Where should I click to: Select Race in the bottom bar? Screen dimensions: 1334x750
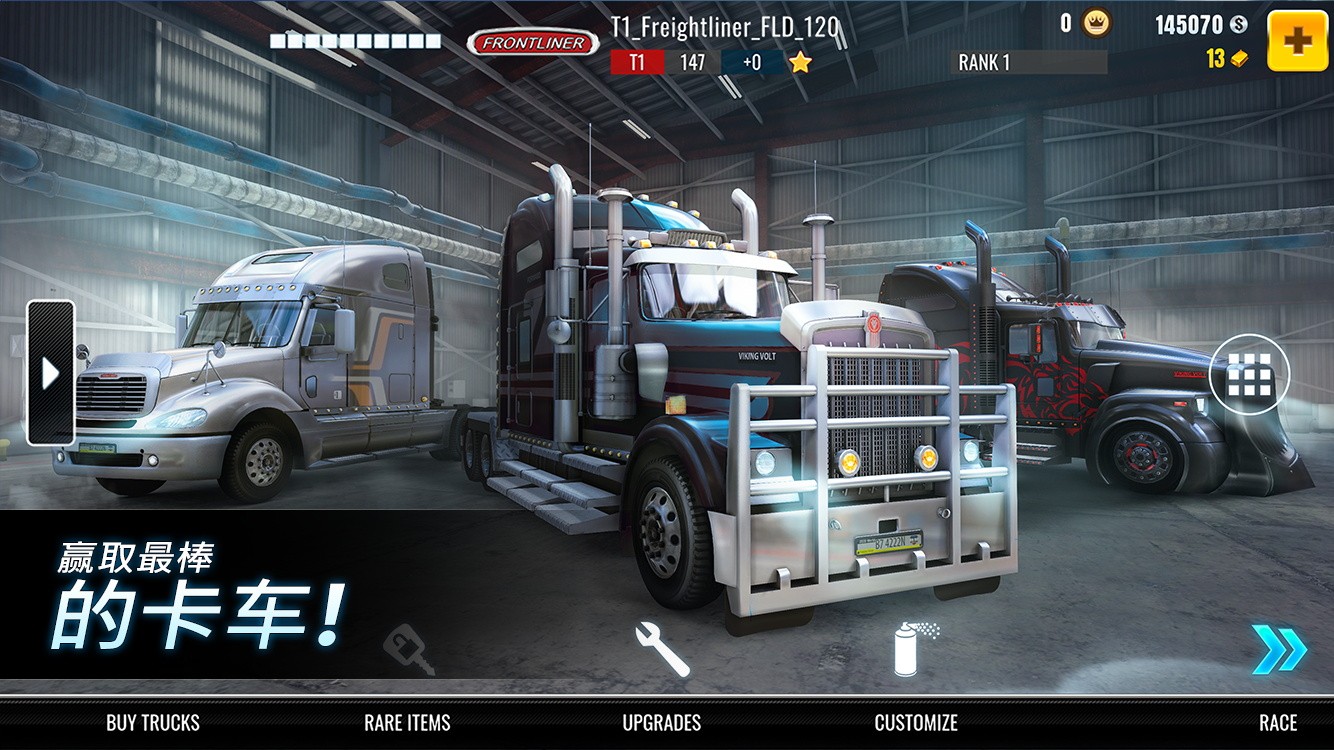point(1277,722)
